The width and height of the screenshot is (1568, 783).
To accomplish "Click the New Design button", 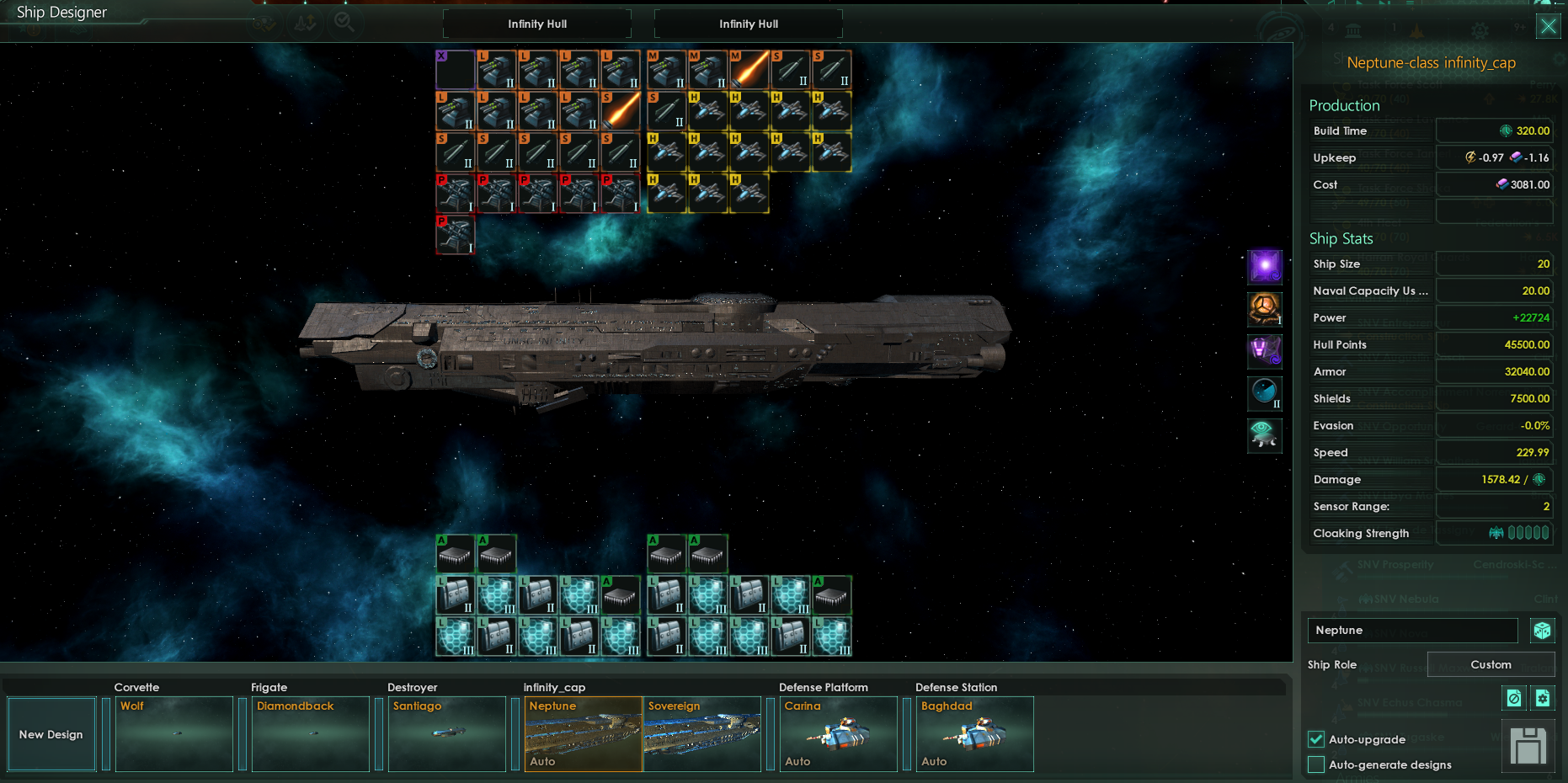I will pos(51,734).
